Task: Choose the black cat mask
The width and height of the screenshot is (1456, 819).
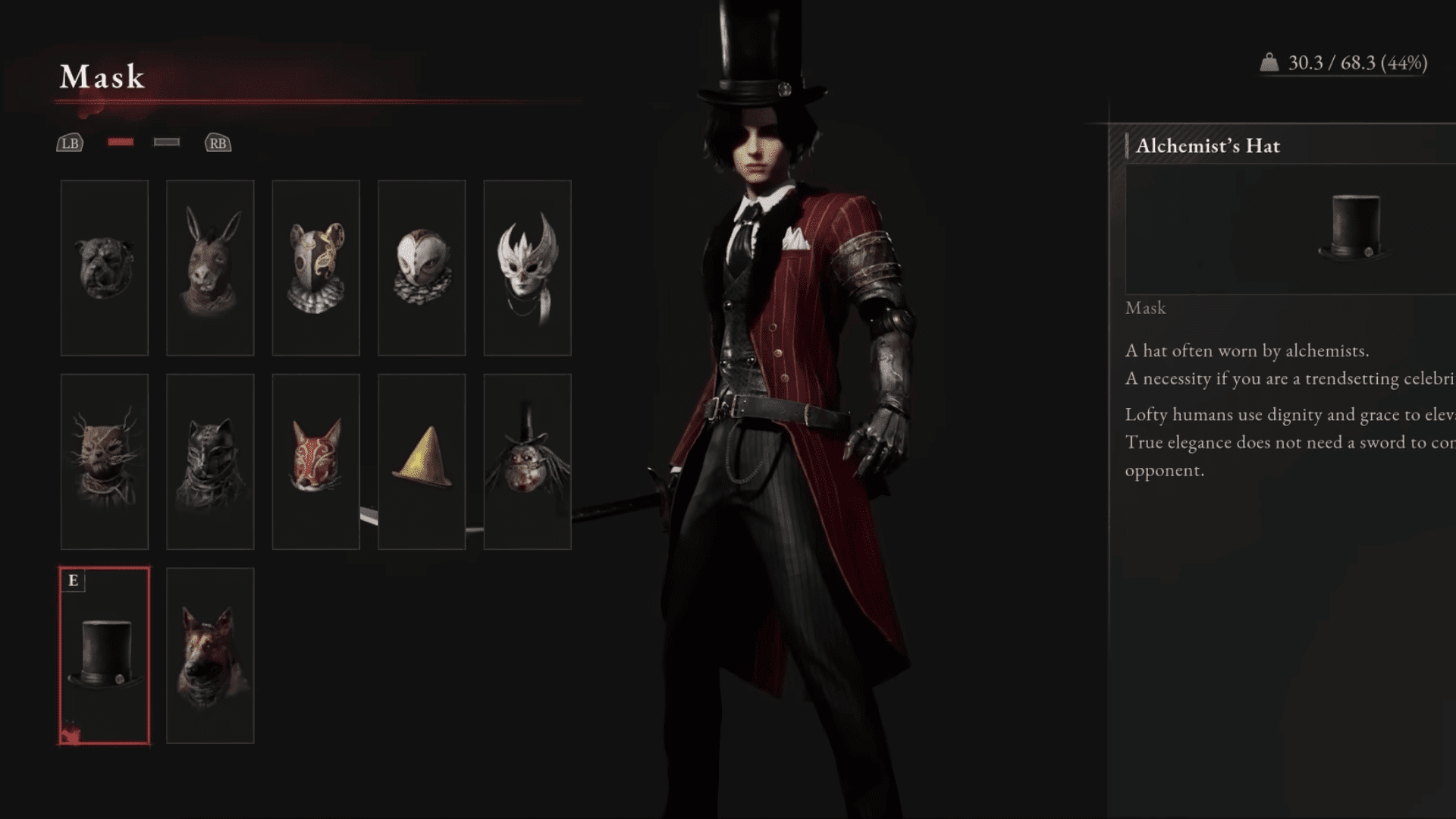Action: 210,461
